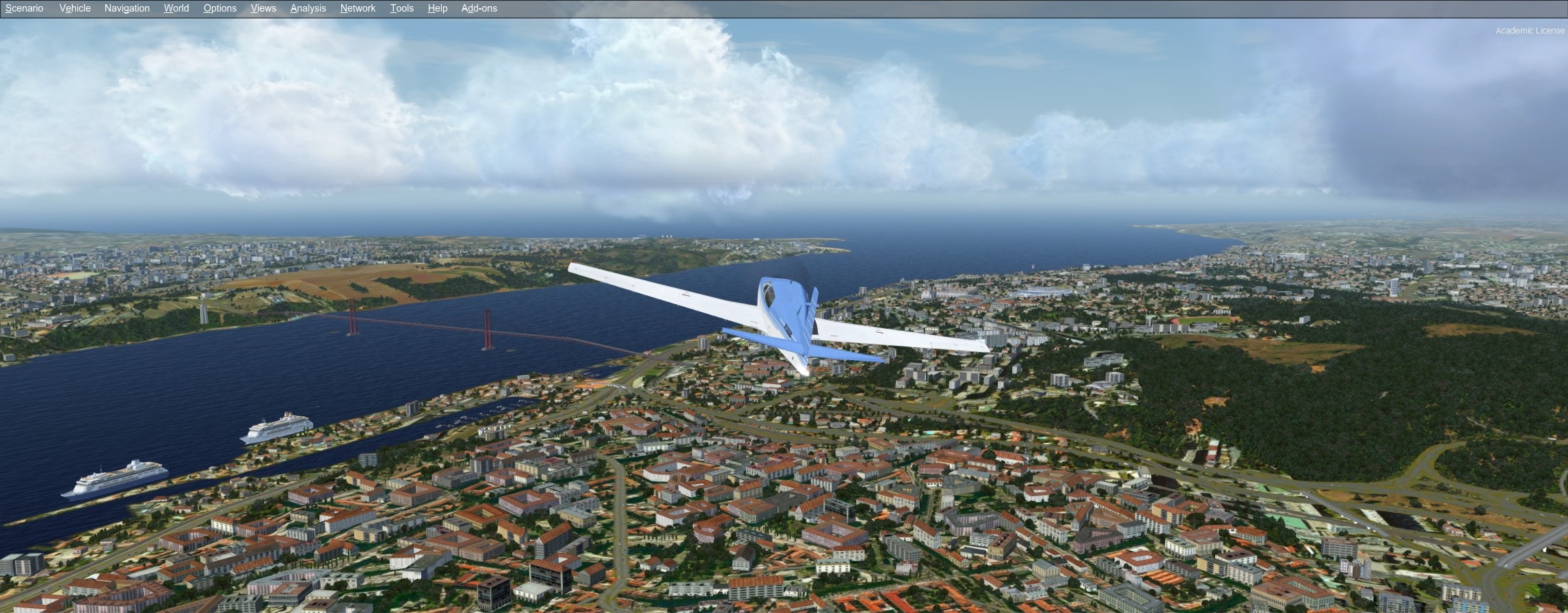Open the Navigation menu

click(127, 8)
